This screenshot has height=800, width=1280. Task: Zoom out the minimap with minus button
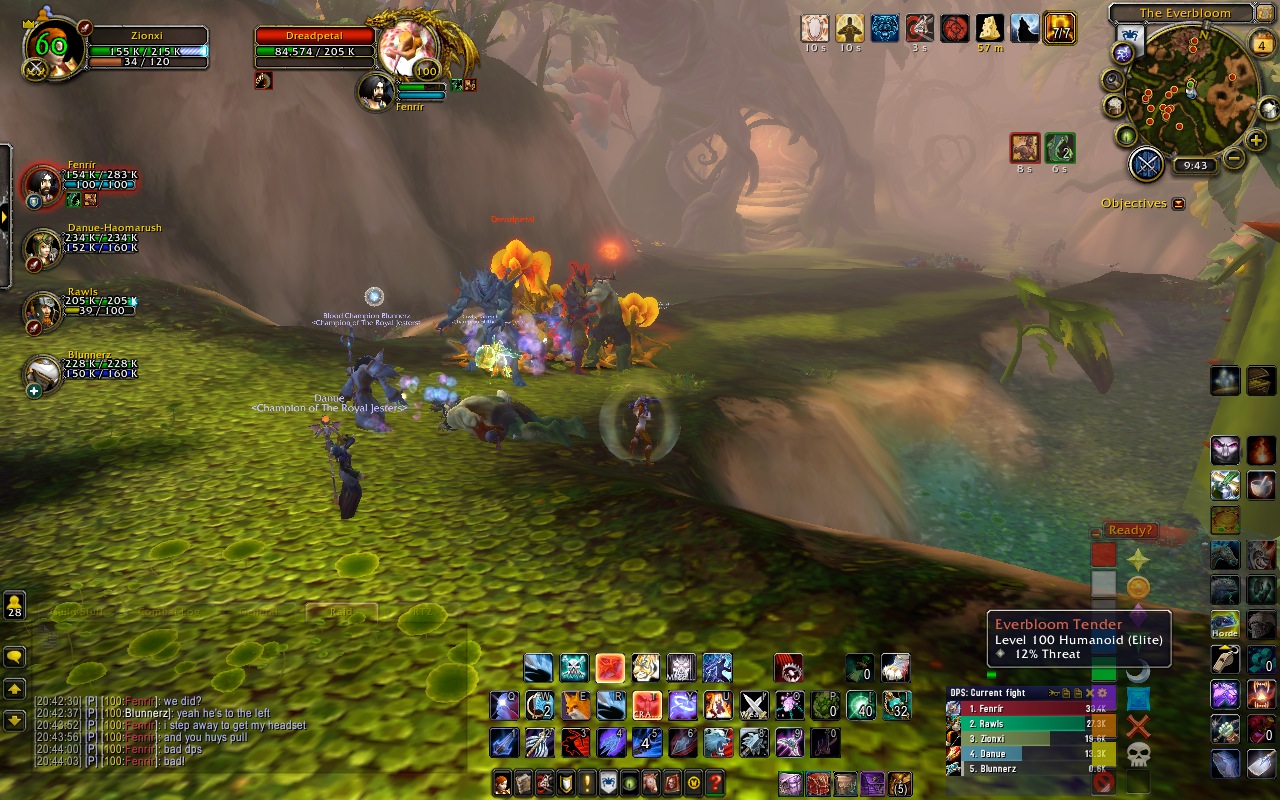1234,157
